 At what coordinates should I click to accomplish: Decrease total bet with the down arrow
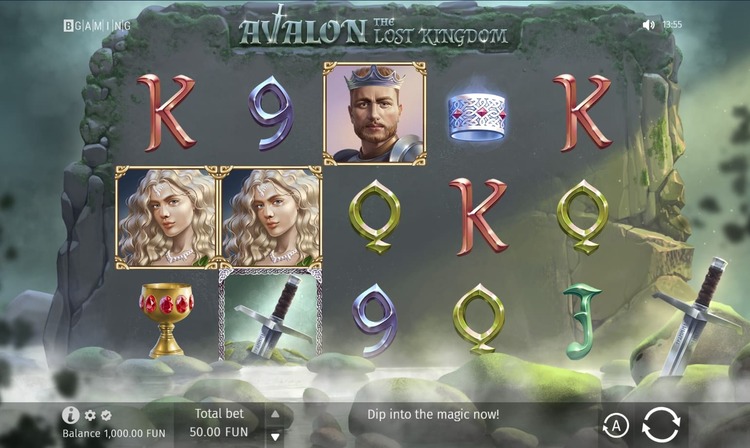pos(275,436)
